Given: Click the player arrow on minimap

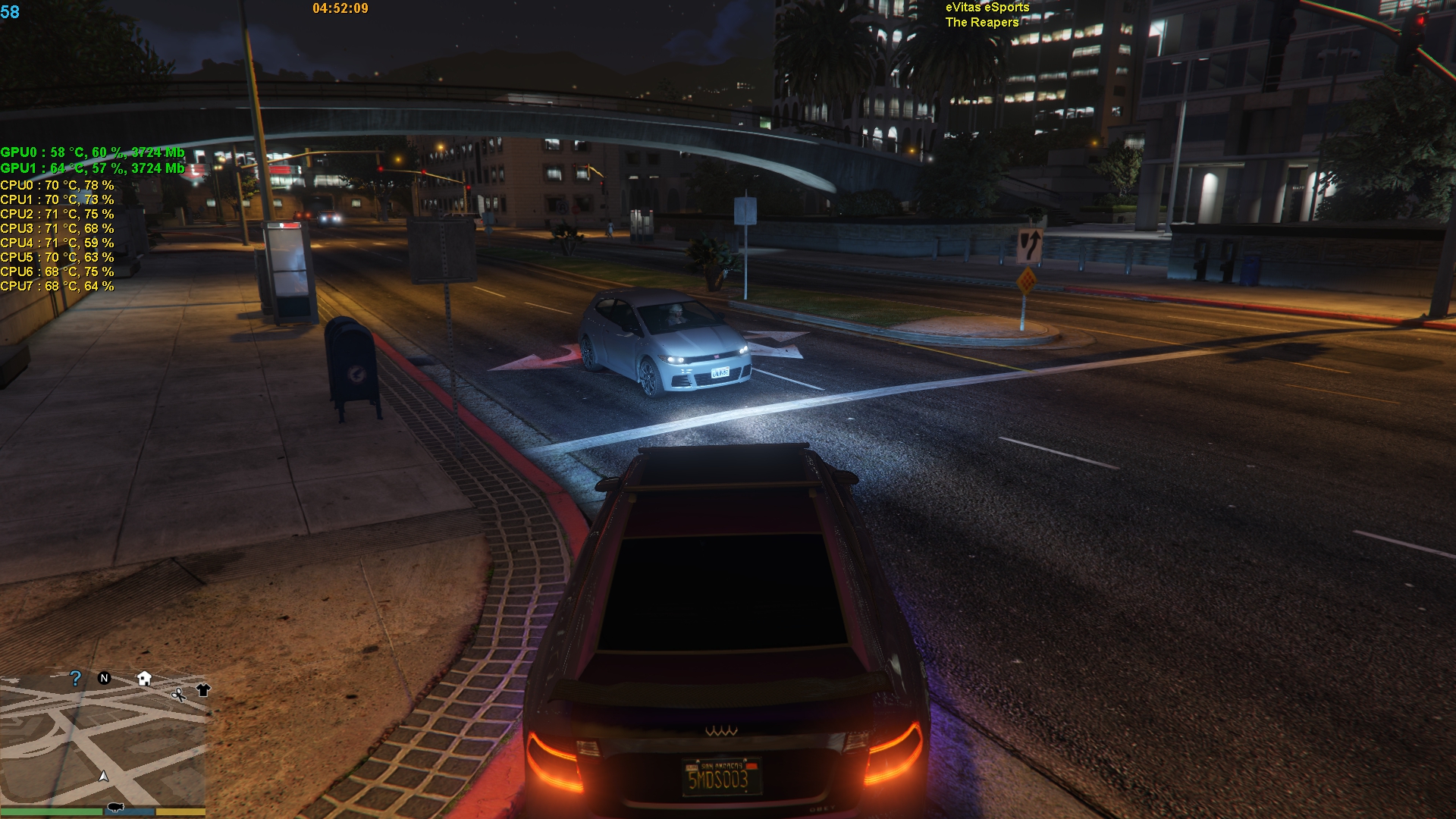Looking at the screenshot, I should tap(104, 776).
